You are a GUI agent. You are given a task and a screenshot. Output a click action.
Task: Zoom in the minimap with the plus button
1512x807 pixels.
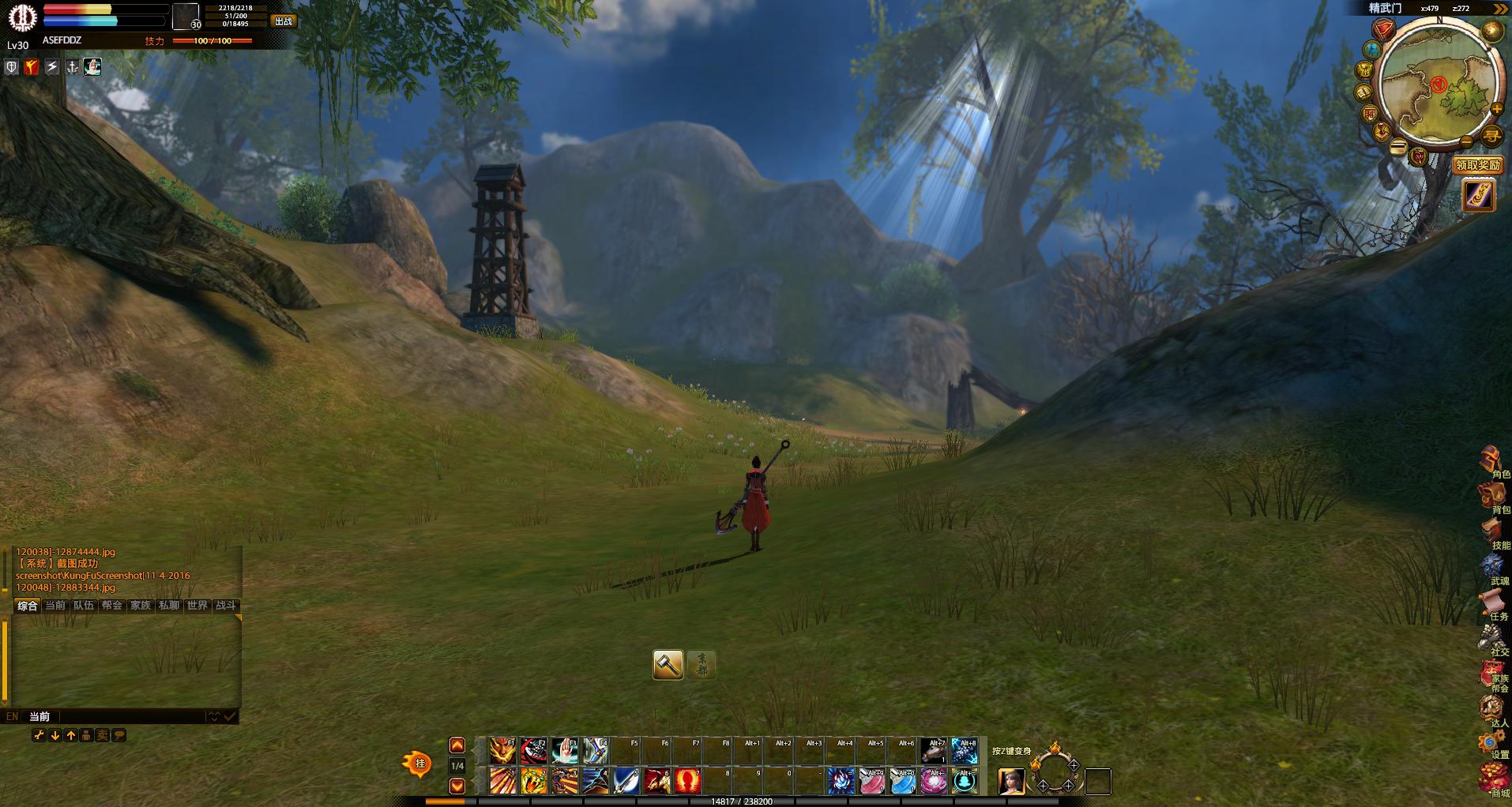click(x=1496, y=109)
